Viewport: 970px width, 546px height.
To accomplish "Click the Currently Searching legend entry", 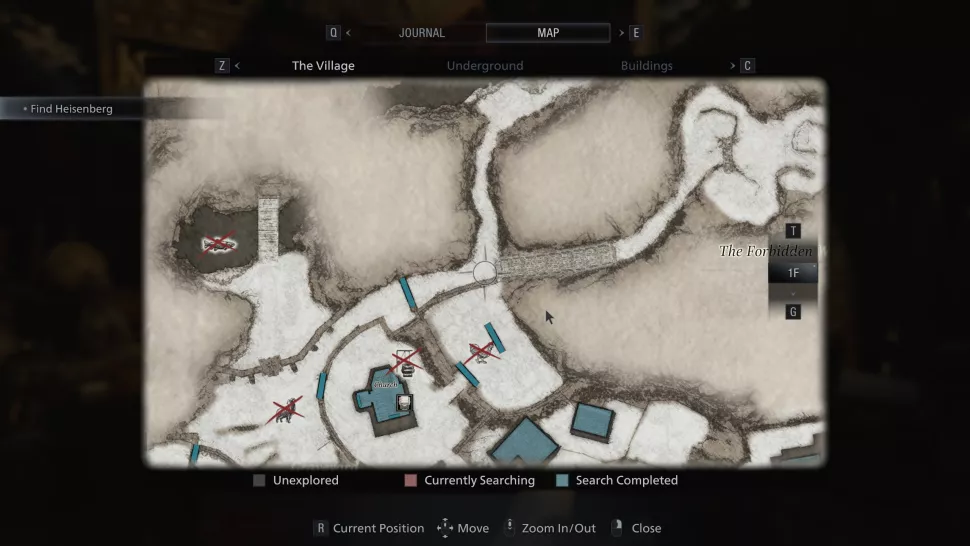I will (x=470, y=481).
